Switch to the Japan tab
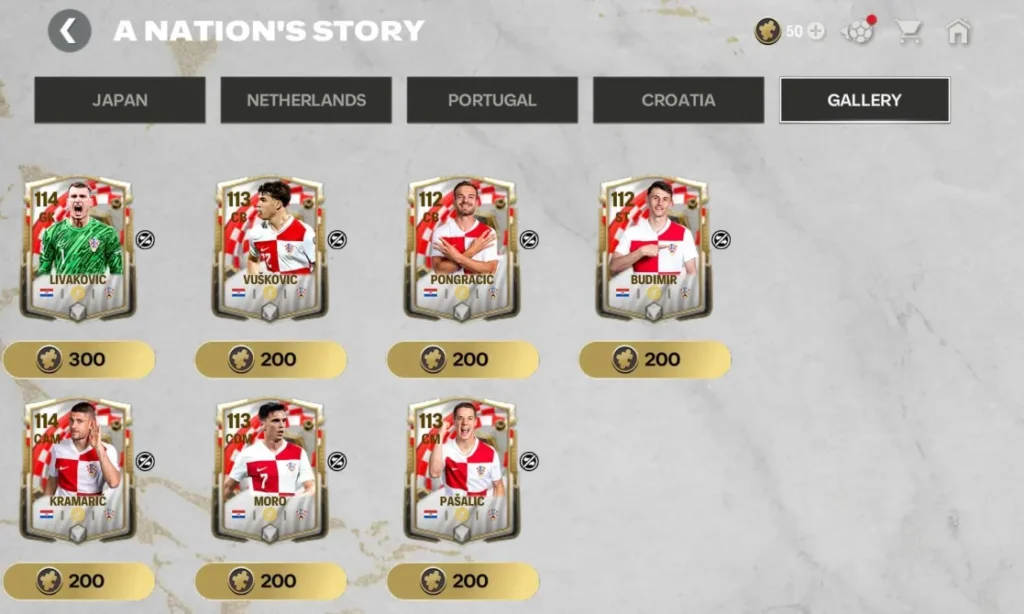Screen dimensions: 1024x614 120,100
